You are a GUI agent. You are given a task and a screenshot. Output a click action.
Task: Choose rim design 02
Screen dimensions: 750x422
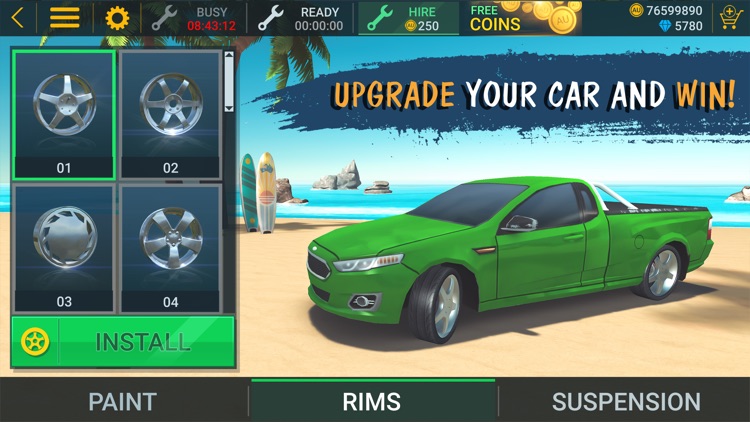170,112
